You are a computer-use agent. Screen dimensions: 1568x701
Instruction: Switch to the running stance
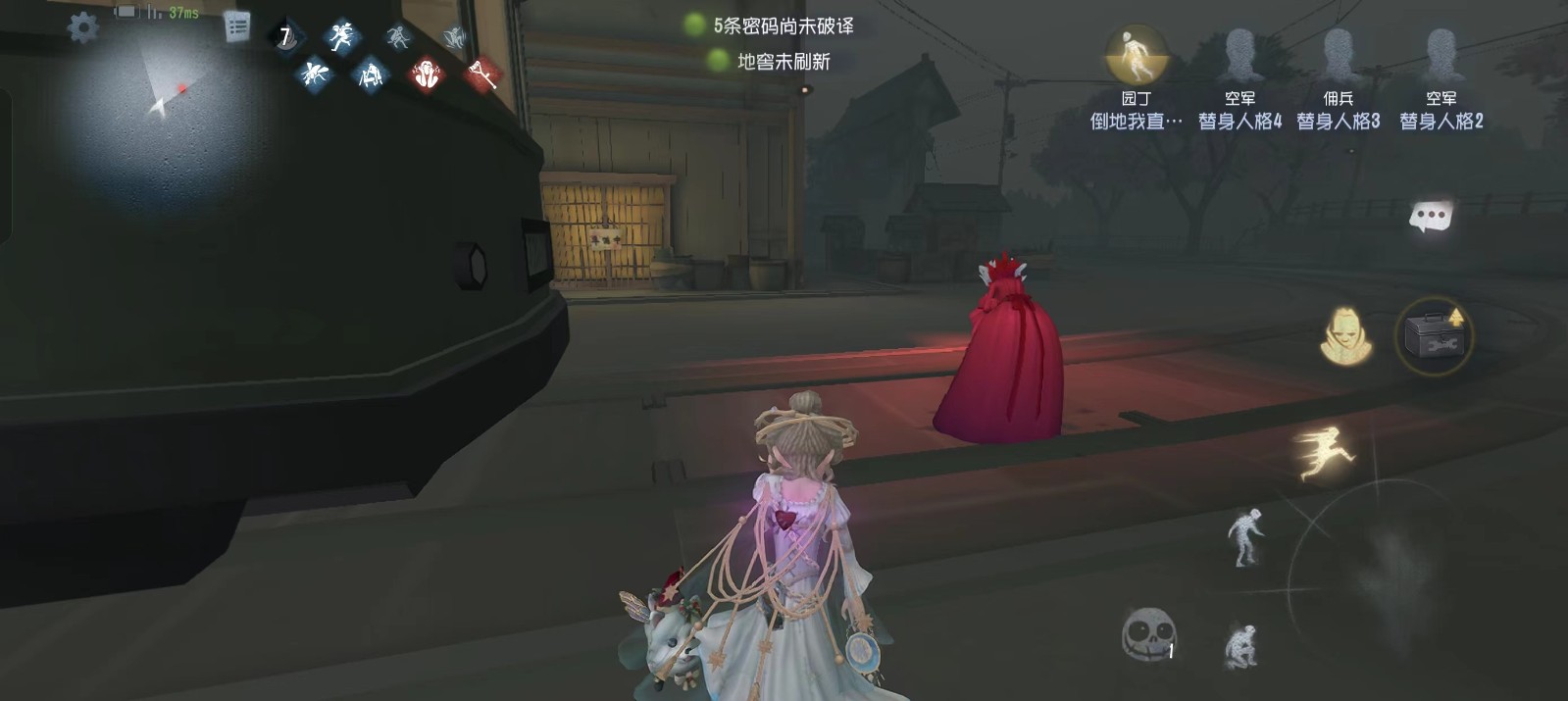[1326, 453]
